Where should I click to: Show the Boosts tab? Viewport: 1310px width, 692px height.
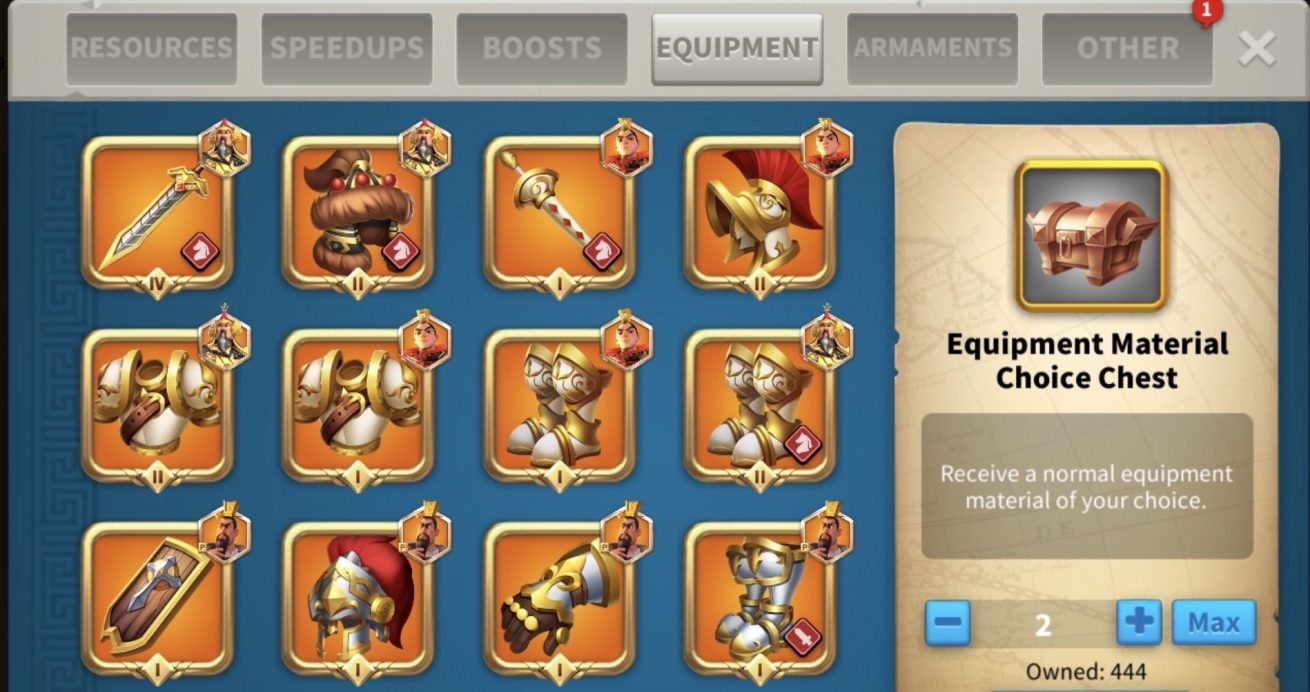[x=542, y=48]
